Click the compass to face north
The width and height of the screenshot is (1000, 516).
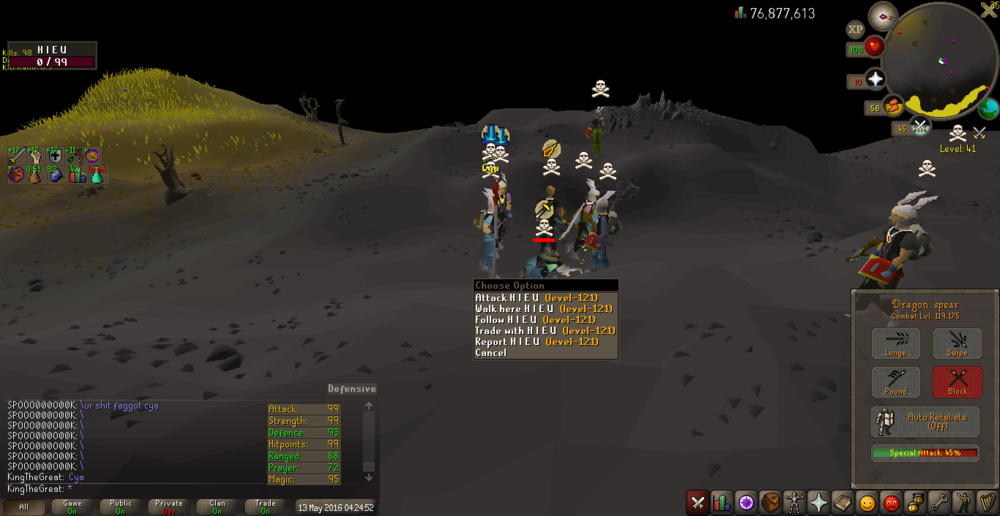coord(883,15)
